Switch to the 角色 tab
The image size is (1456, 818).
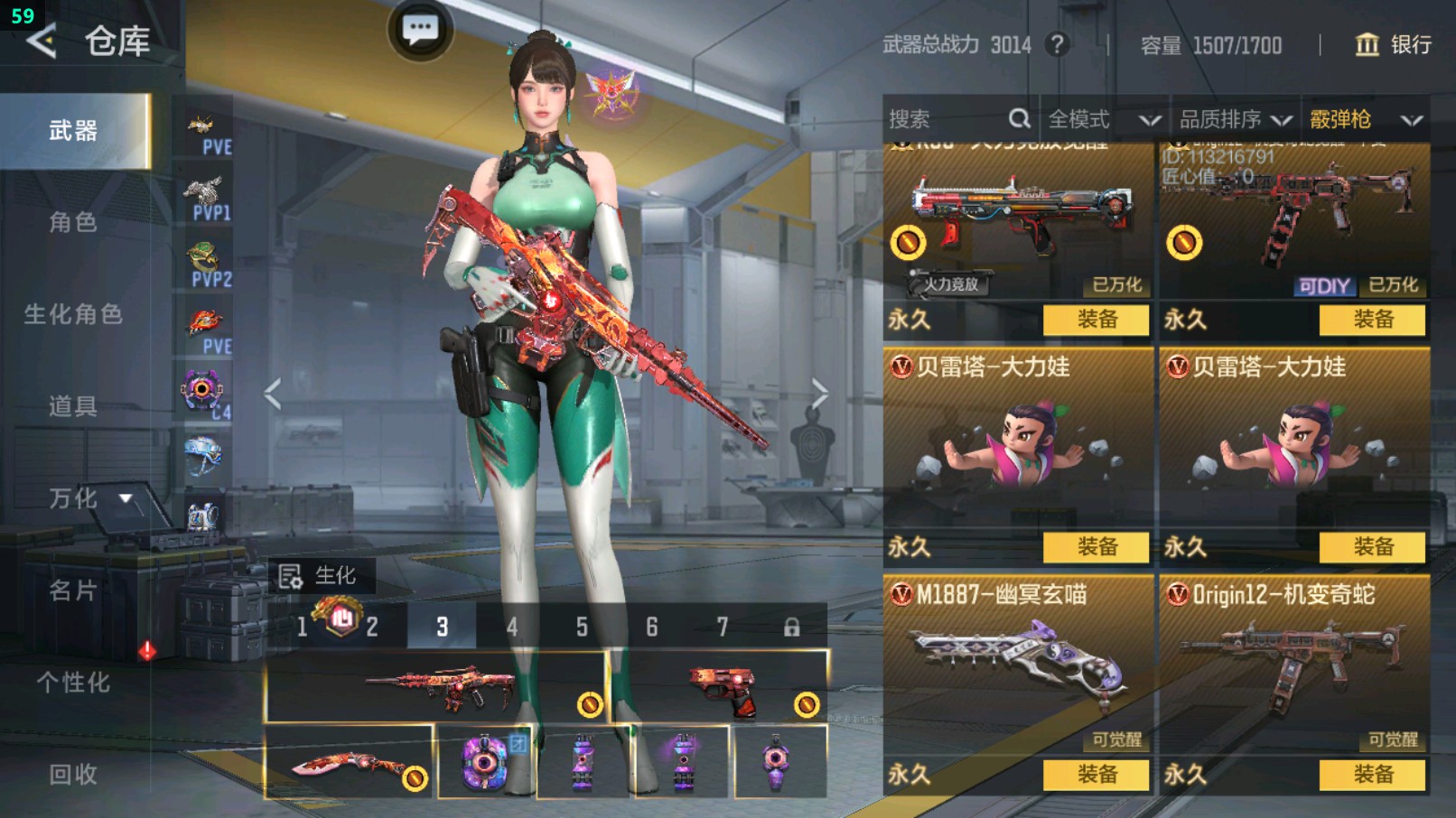click(74, 222)
